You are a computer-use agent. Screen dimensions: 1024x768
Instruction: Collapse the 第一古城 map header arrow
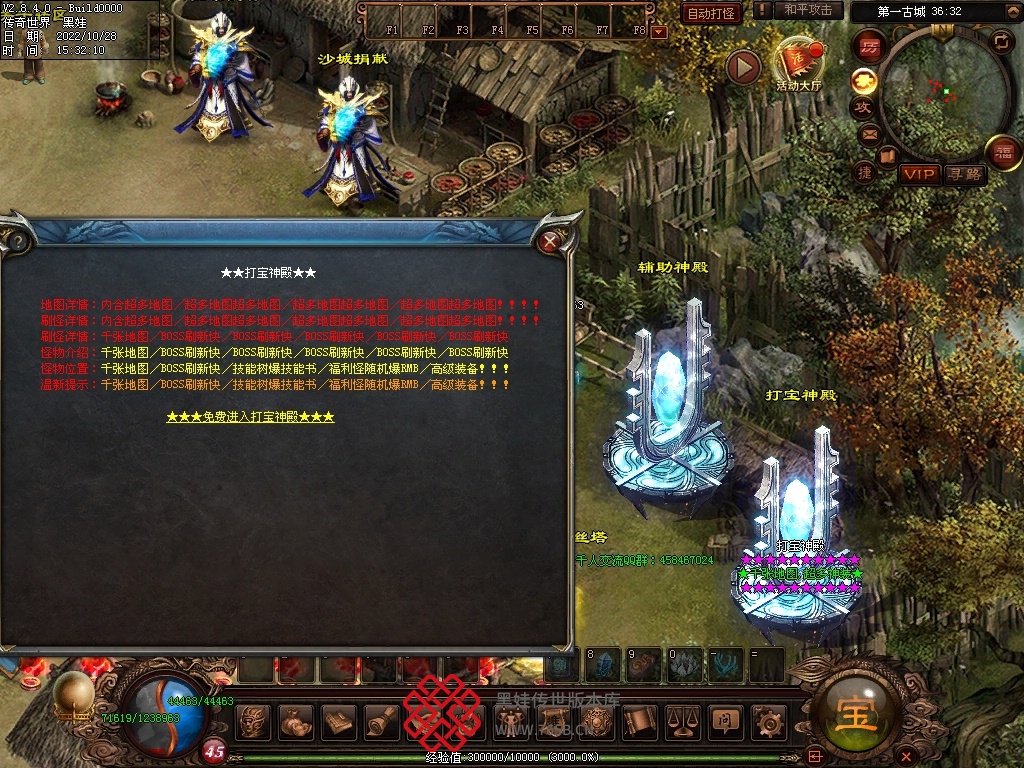pyautogui.click(x=1015, y=11)
